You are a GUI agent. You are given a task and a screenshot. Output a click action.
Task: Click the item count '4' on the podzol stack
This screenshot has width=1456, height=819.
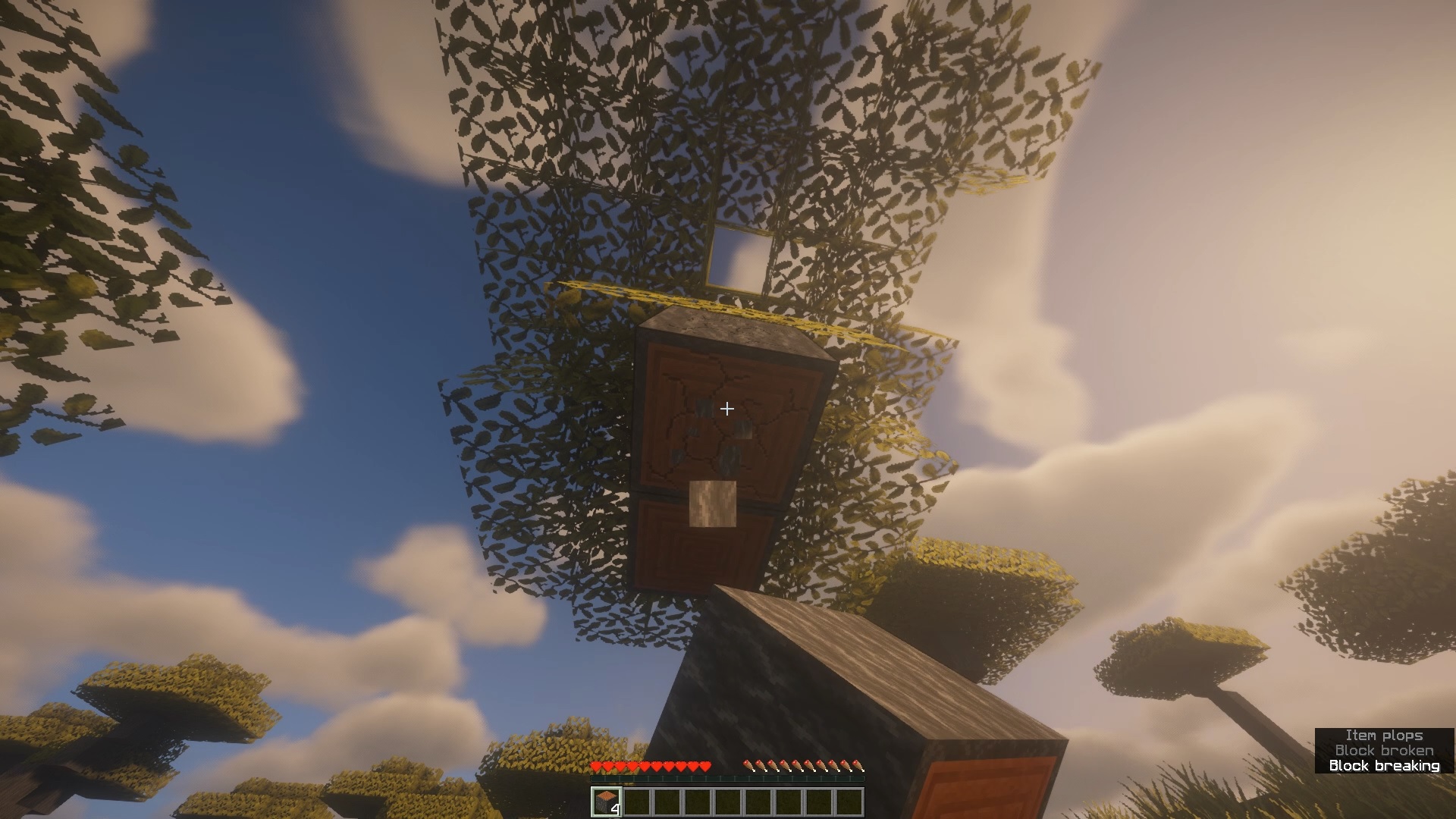pos(616,809)
